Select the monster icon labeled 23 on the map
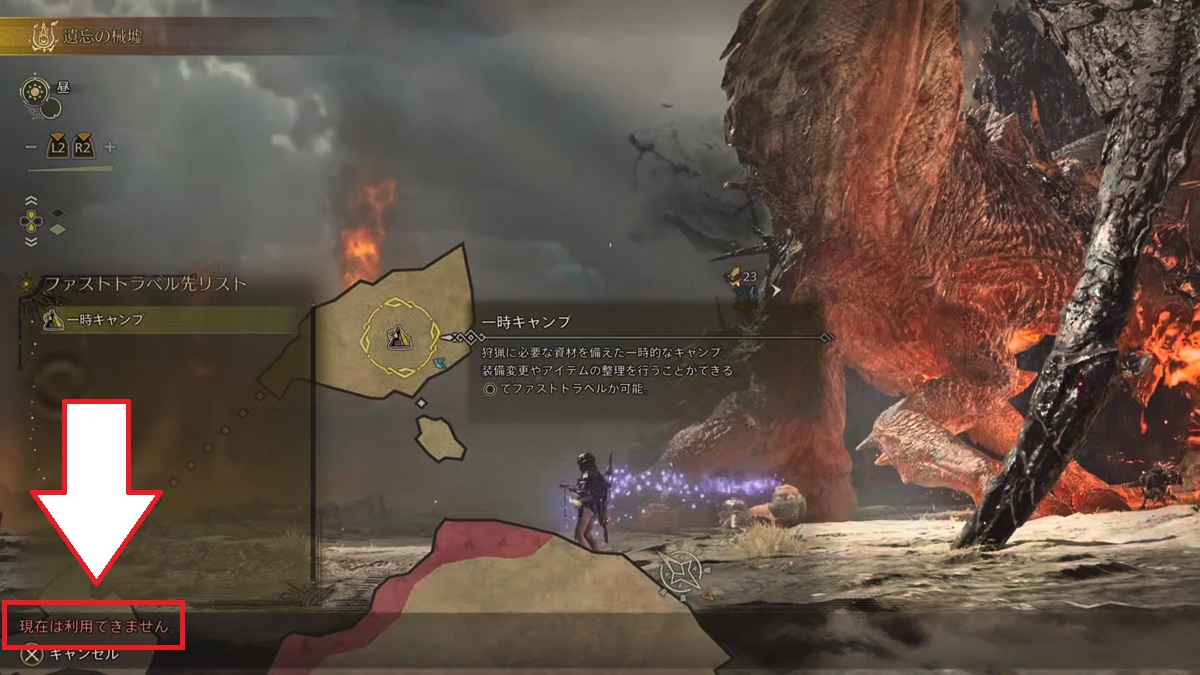 click(734, 278)
